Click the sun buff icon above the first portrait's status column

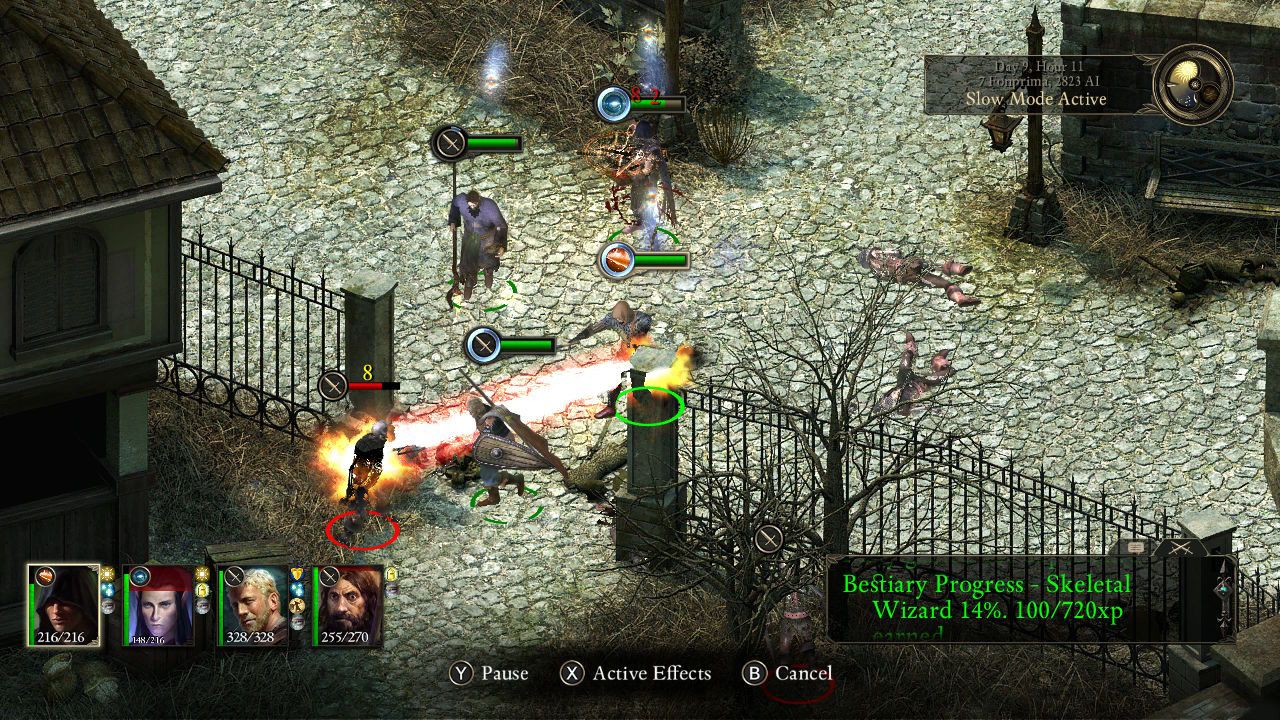pyautogui.click(x=106, y=572)
